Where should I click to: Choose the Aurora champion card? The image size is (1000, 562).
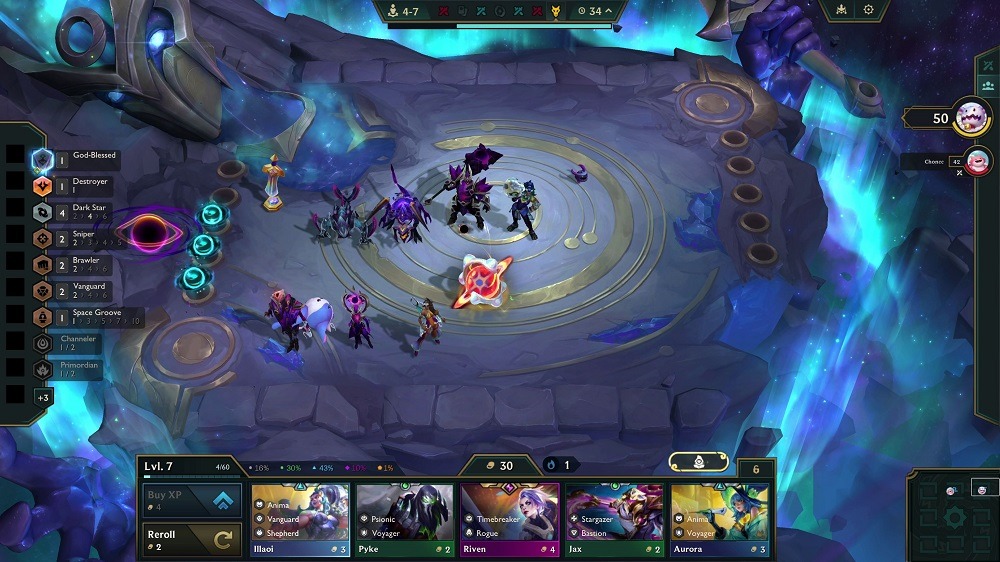[720, 520]
